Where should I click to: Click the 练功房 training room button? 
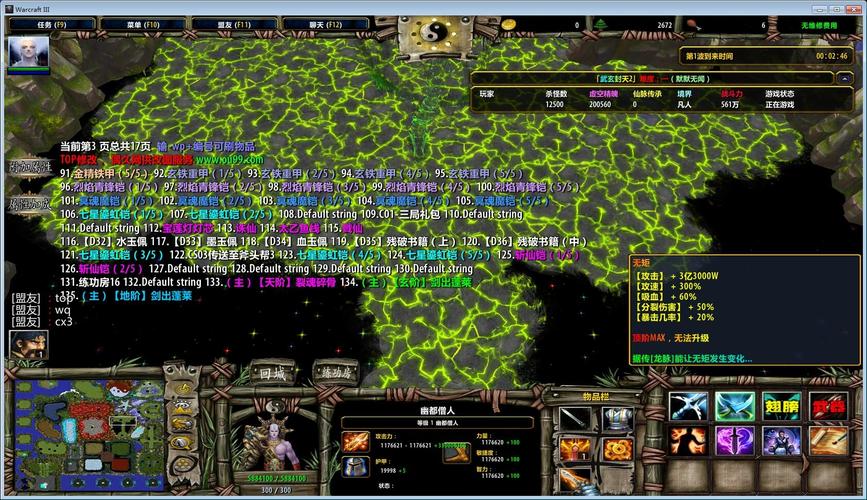(336, 373)
